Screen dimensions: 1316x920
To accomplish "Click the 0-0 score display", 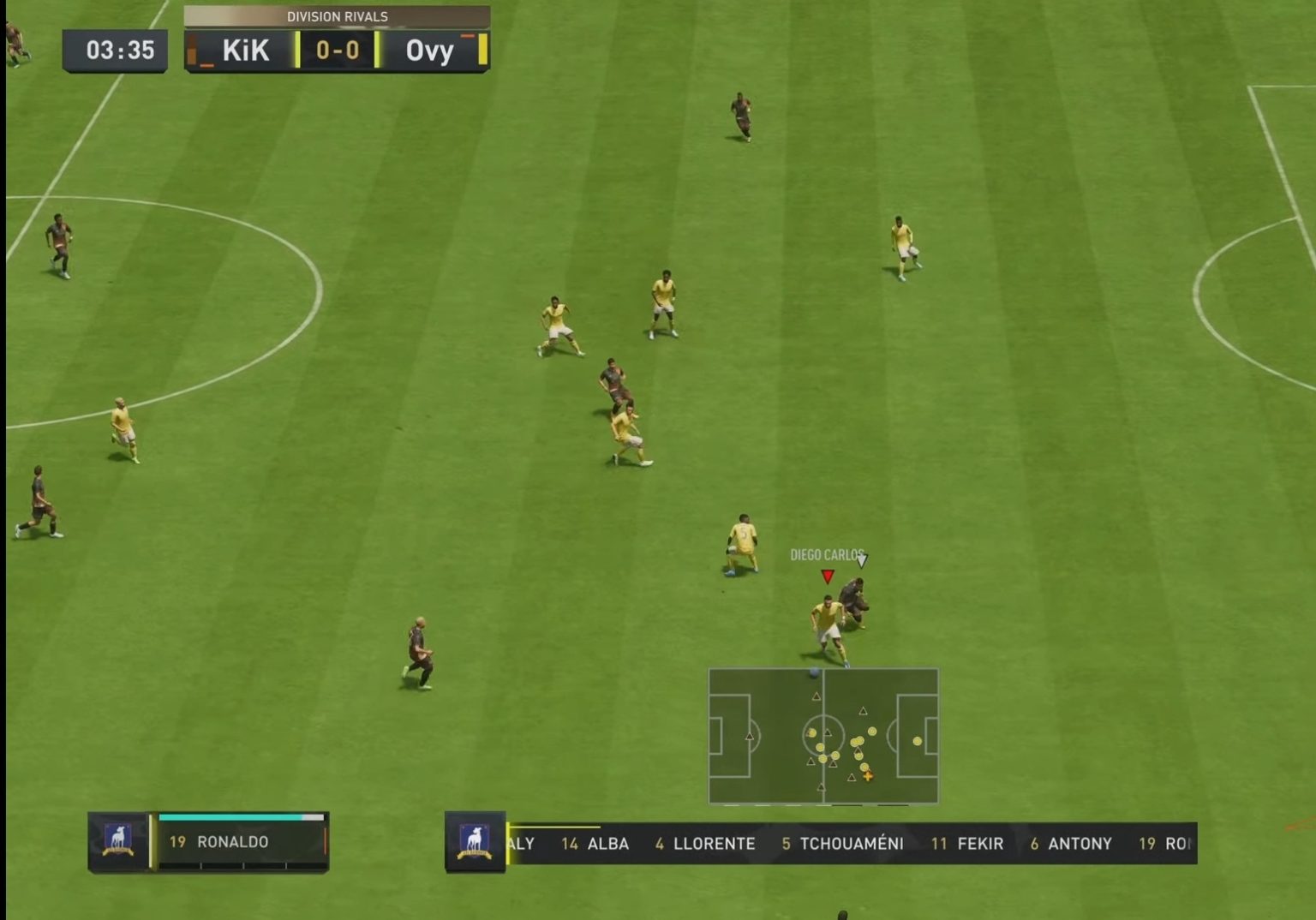I will pyautogui.click(x=338, y=51).
